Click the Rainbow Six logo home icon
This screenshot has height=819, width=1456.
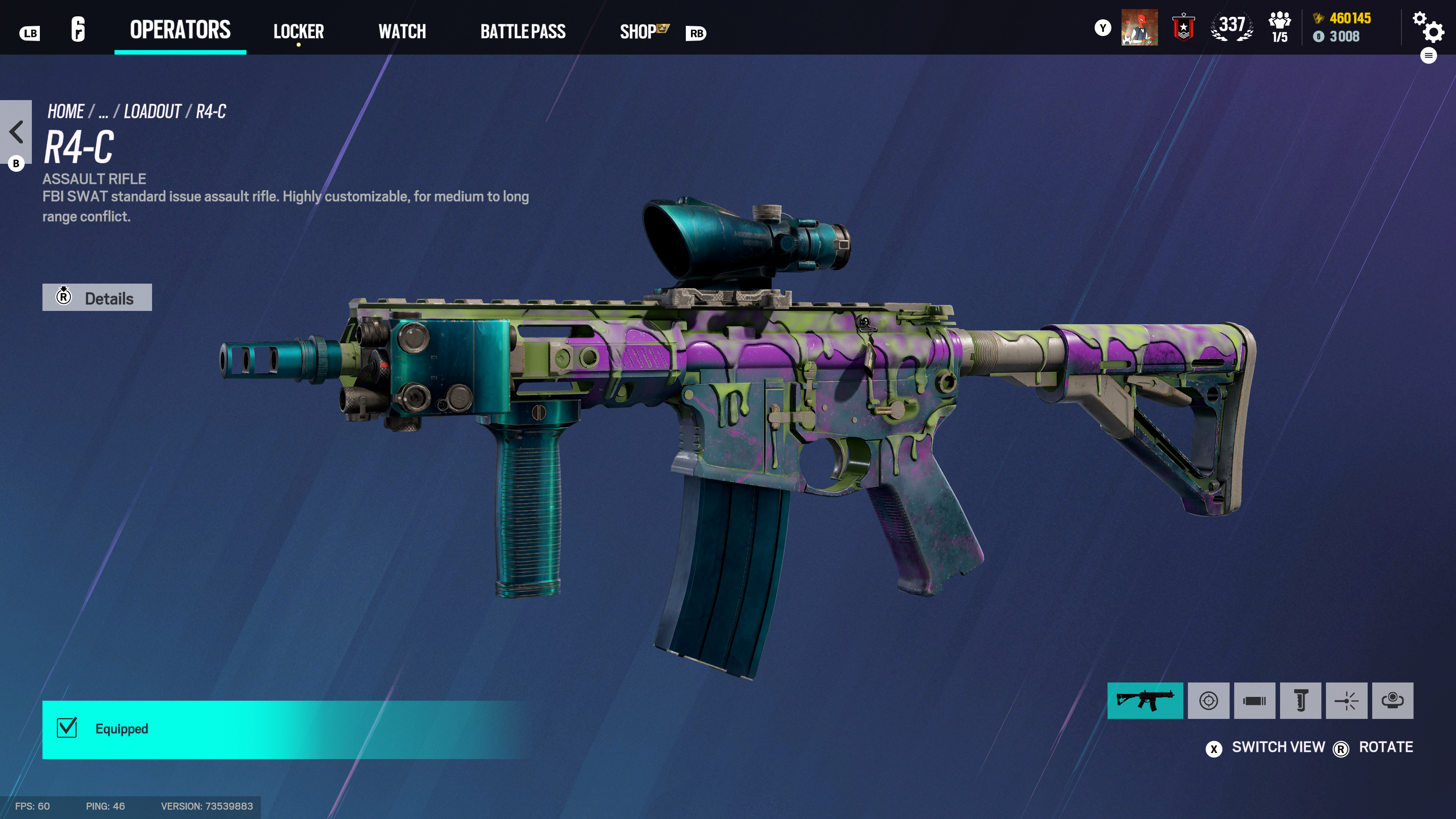78,30
